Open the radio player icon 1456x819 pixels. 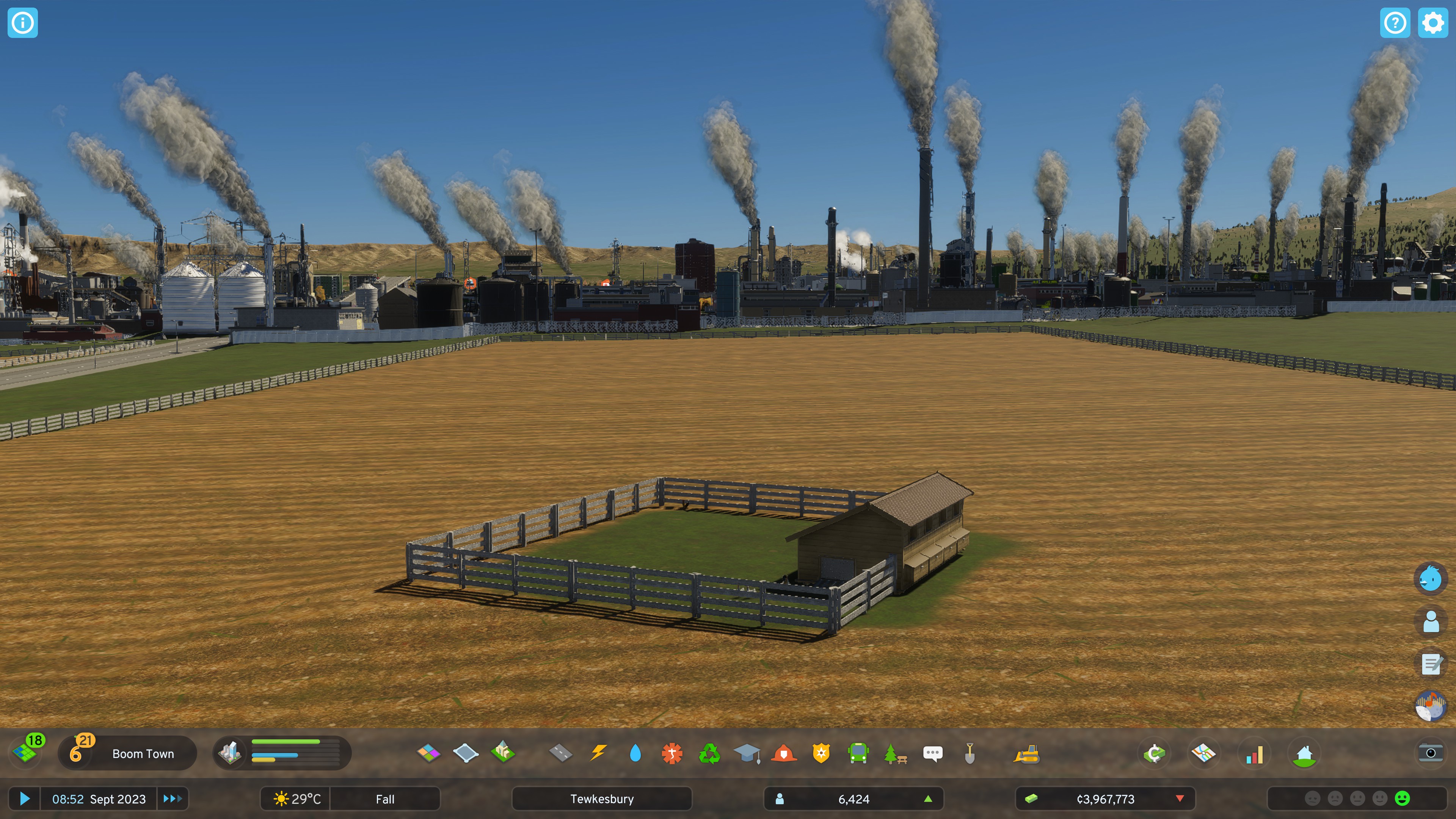pos(1431,706)
